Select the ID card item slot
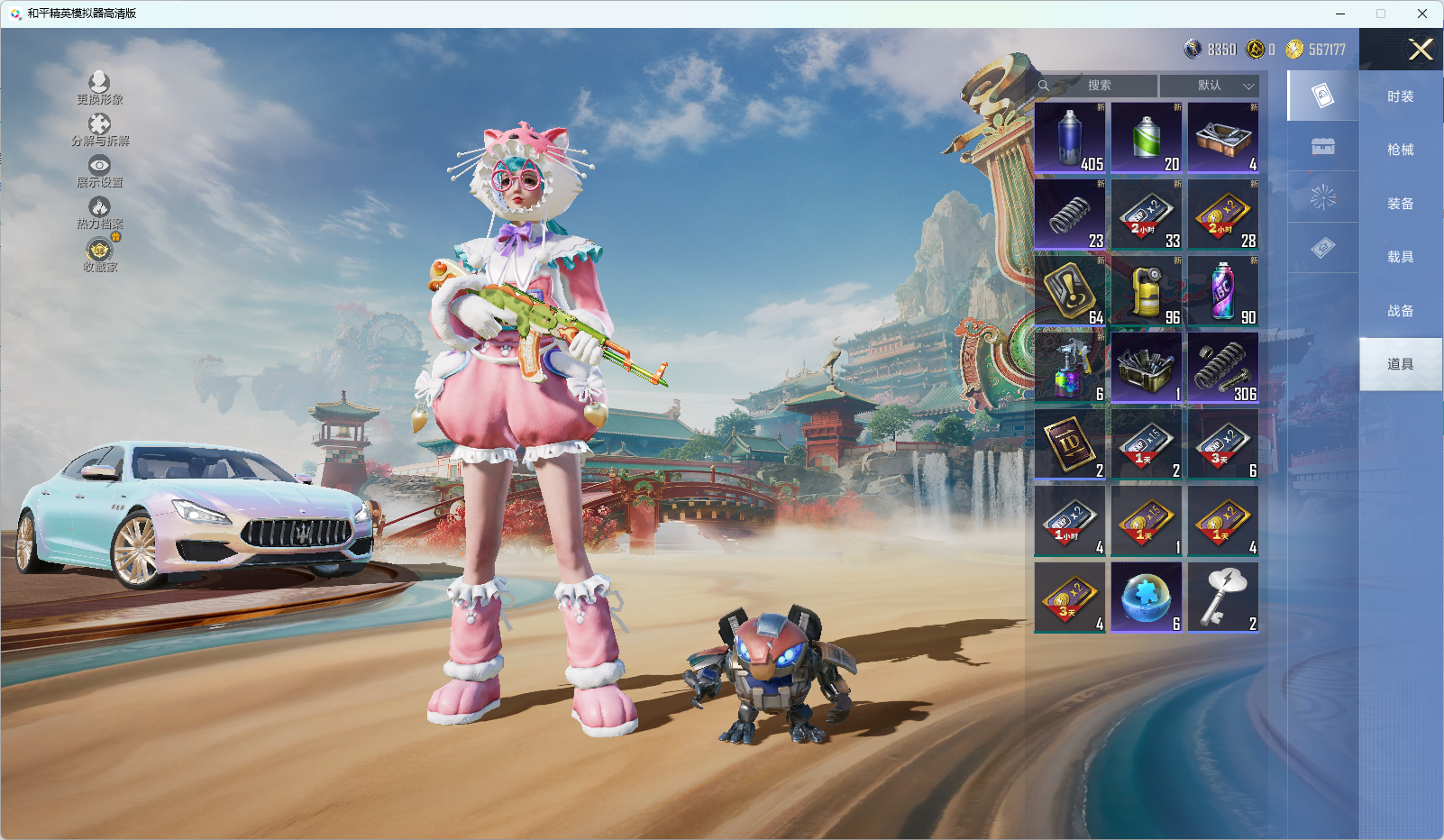This screenshot has height=840, width=1444. point(1070,444)
